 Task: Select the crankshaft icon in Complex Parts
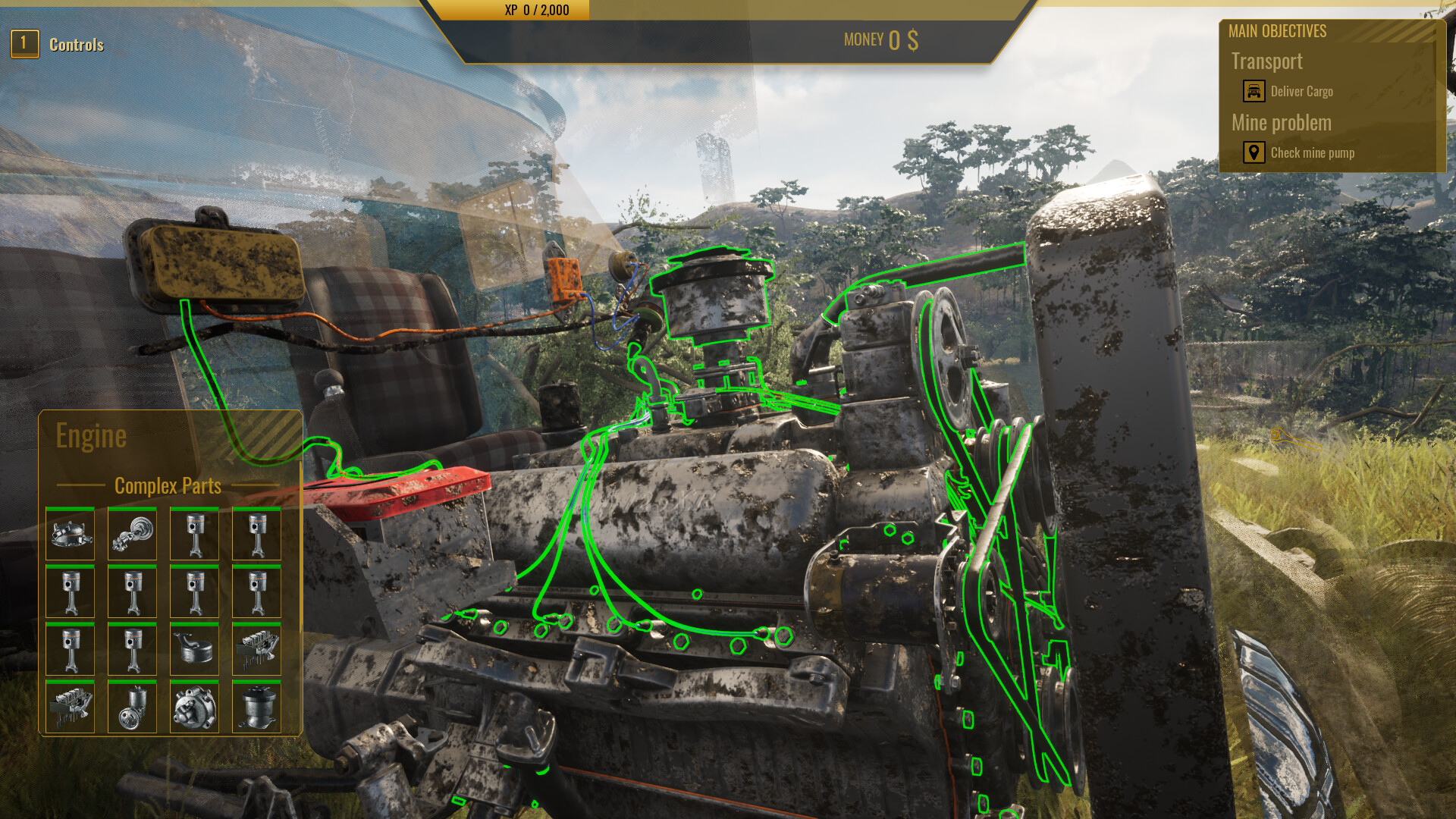tap(132, 533)
